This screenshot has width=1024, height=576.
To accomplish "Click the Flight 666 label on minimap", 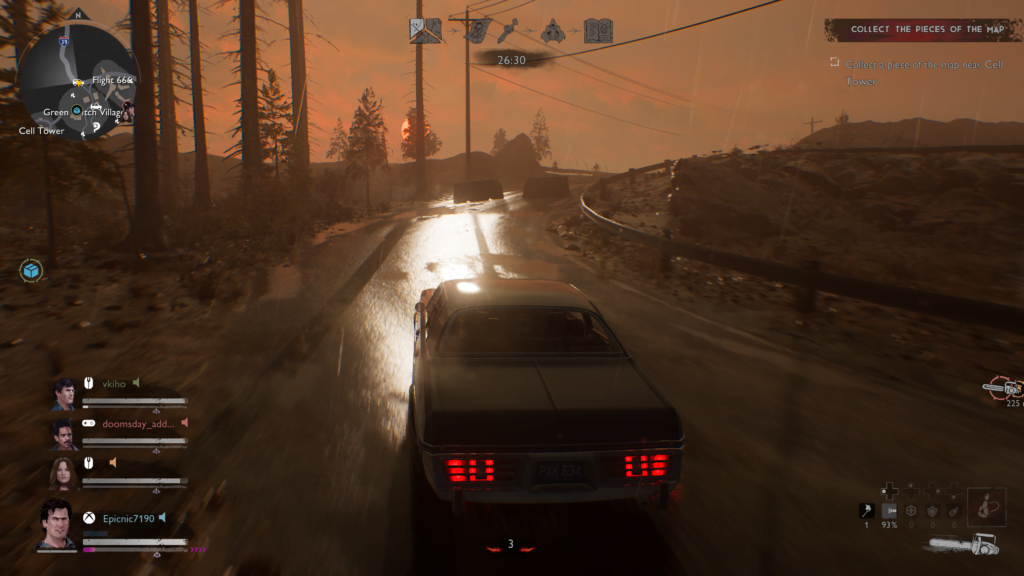I will 111,79.
